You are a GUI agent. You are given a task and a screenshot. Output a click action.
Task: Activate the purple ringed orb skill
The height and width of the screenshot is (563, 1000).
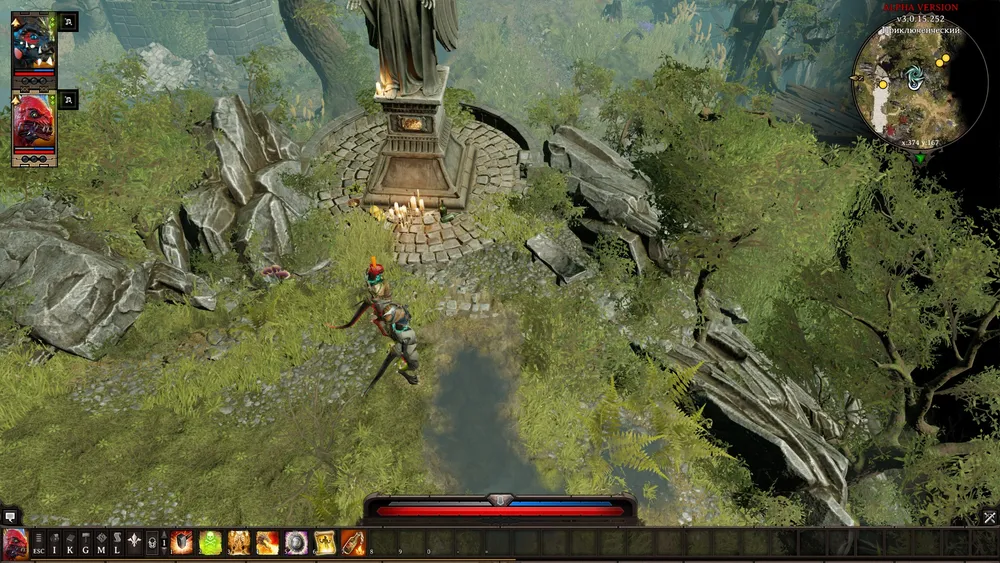[296, 543]
